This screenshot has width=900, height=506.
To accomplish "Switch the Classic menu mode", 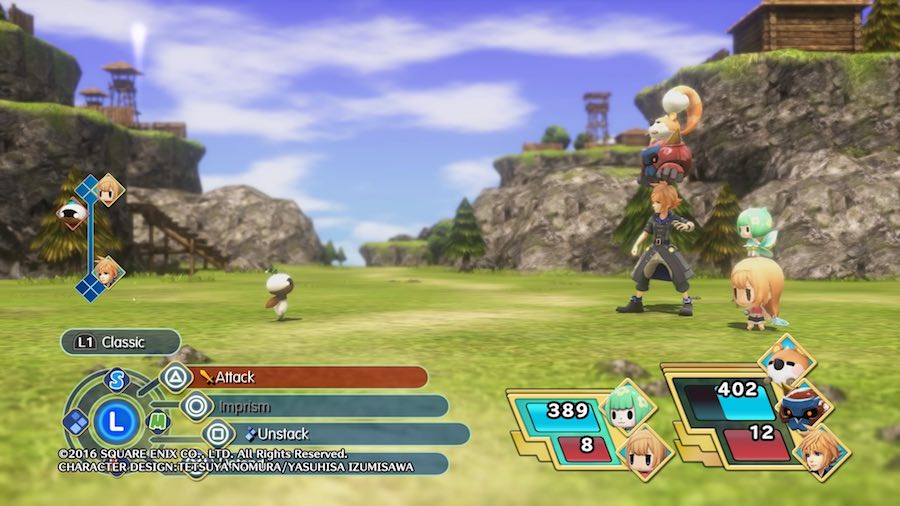I will click(x=120, y=342).
